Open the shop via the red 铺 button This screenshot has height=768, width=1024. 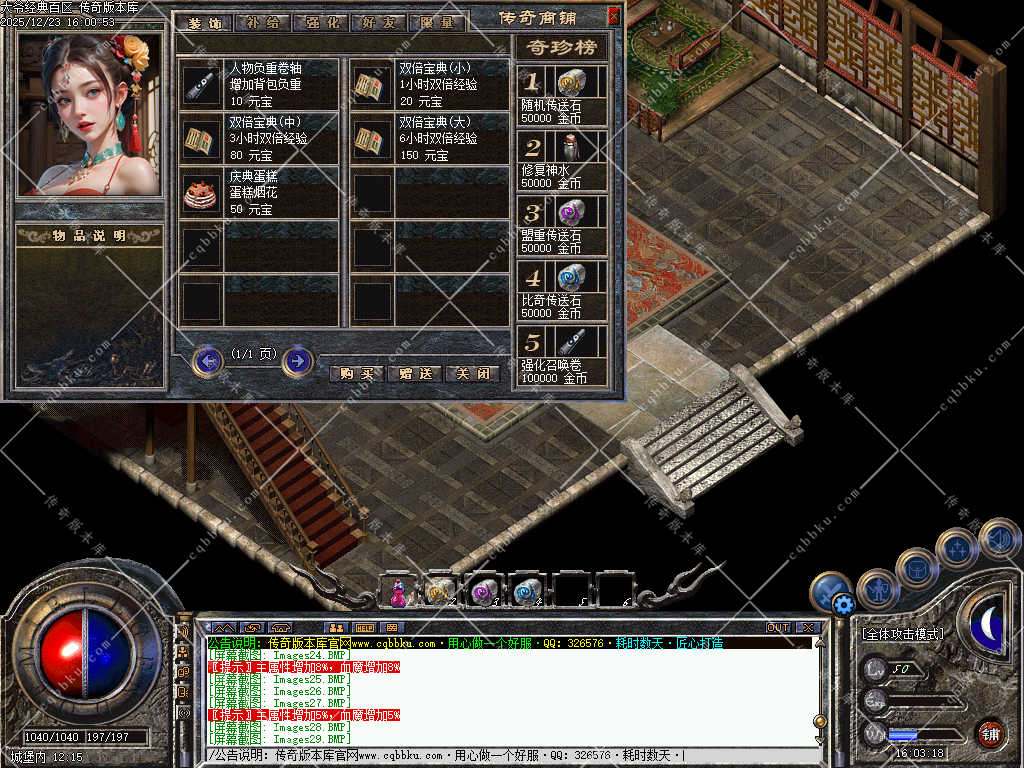[x=990, y=733]
